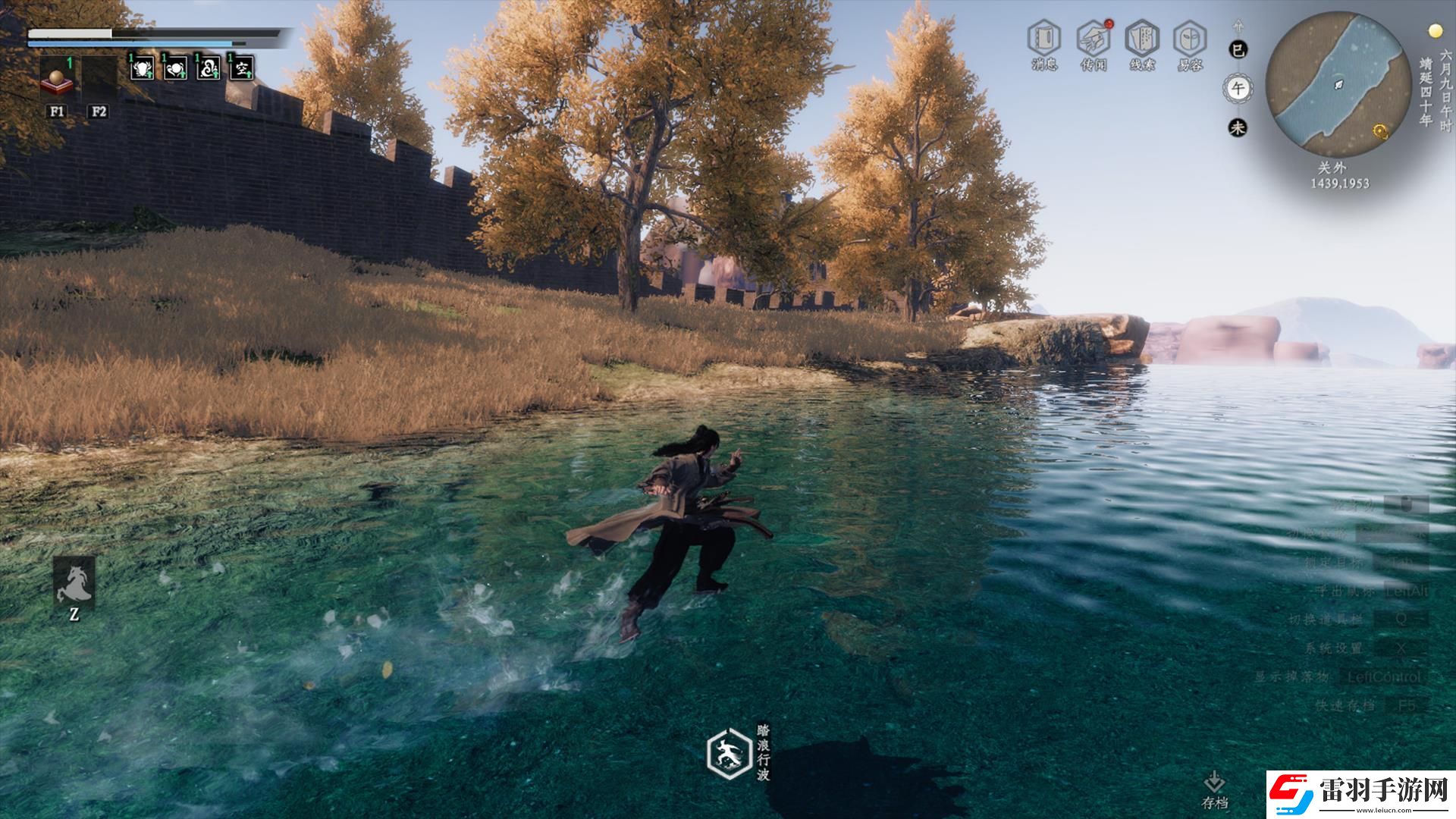Select the empty F2 quick slot
1456x819 pixels.
pyautogui.click(x=99, y=79)
